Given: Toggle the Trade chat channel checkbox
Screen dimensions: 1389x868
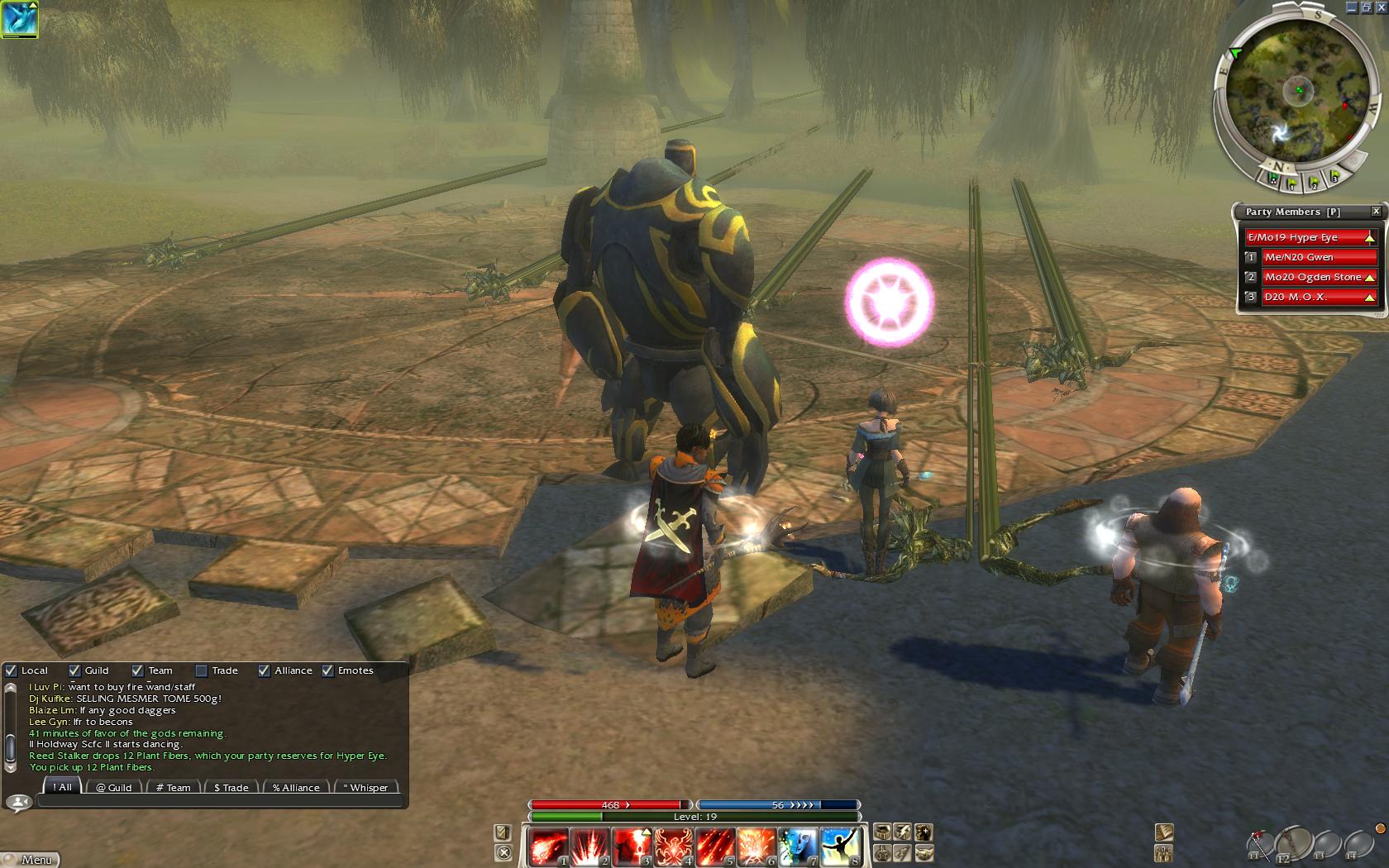Looking at the screenshot, I should coord(201,670).
